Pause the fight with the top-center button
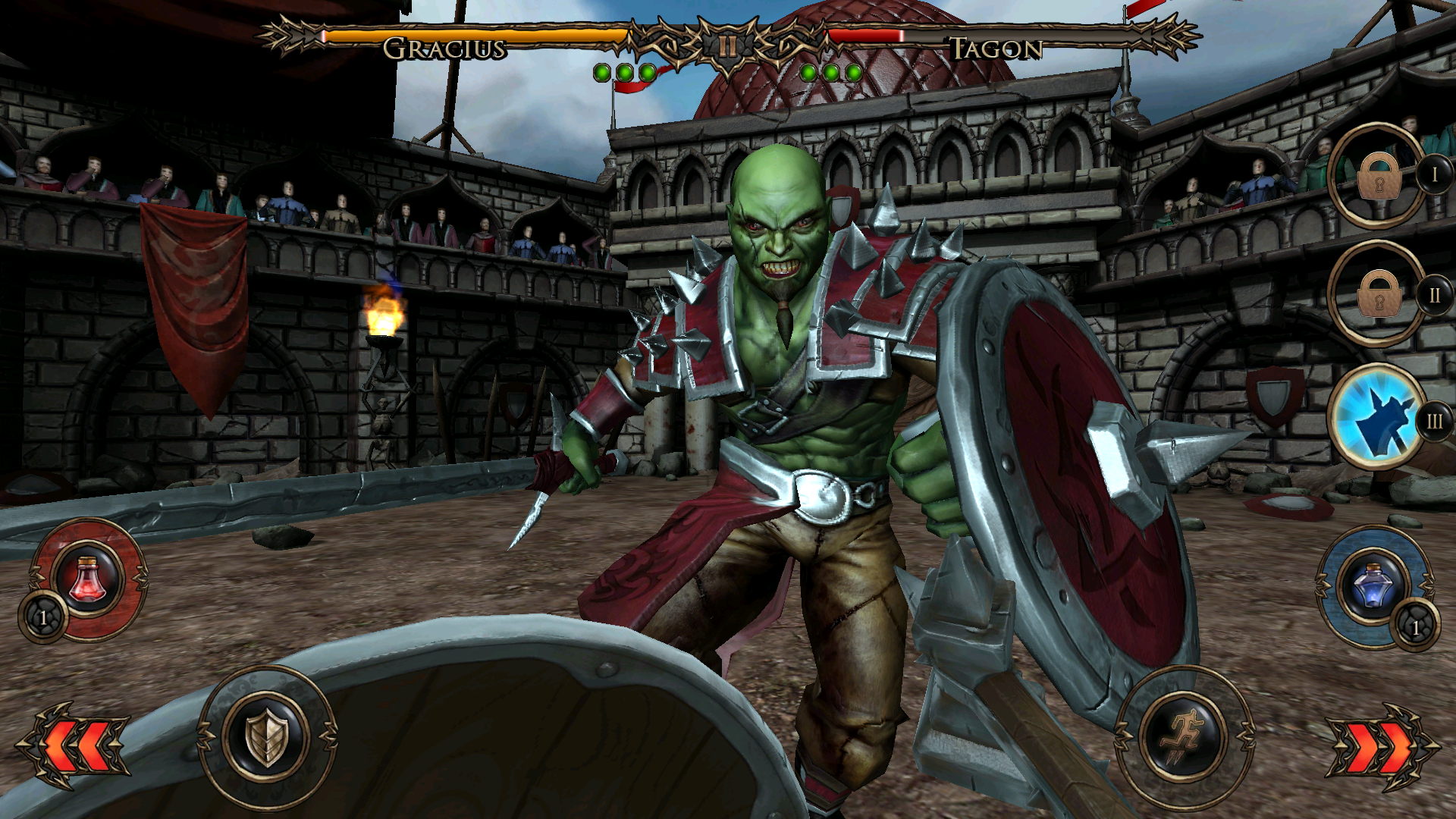 tap(727, 47)
